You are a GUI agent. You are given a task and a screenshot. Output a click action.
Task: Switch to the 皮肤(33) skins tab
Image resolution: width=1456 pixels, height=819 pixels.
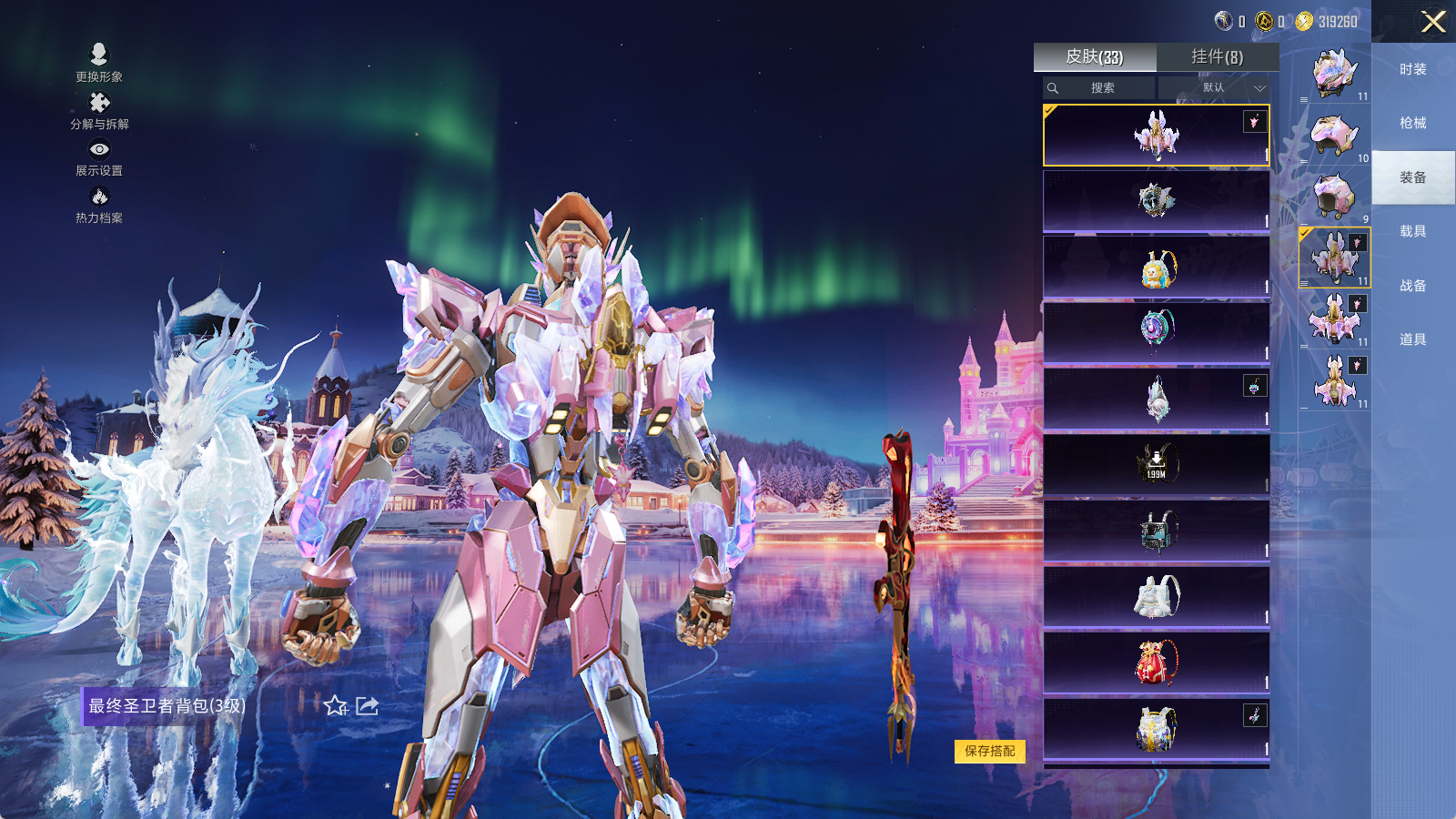1095,57
